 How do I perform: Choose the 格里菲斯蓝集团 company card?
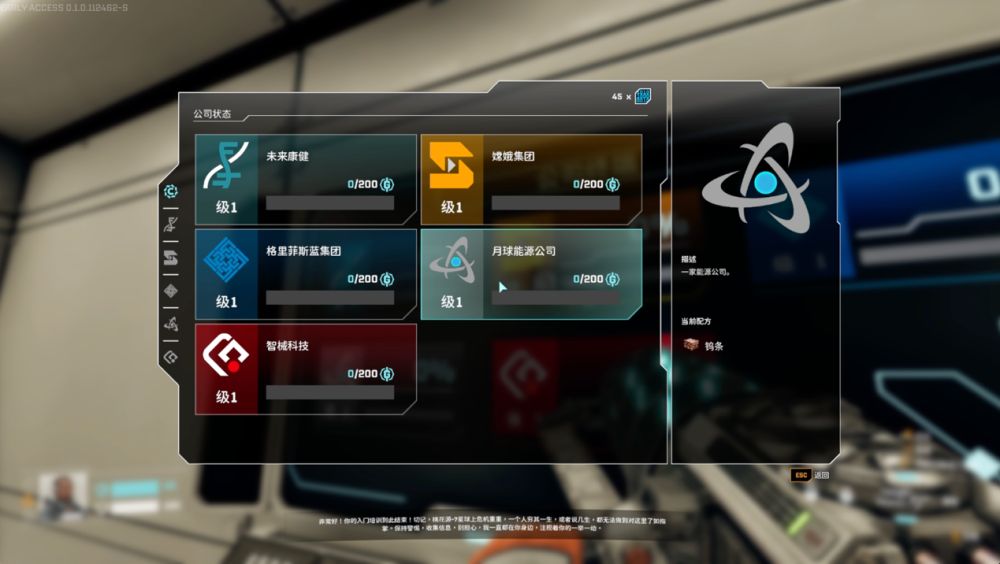tap(306, 274)
